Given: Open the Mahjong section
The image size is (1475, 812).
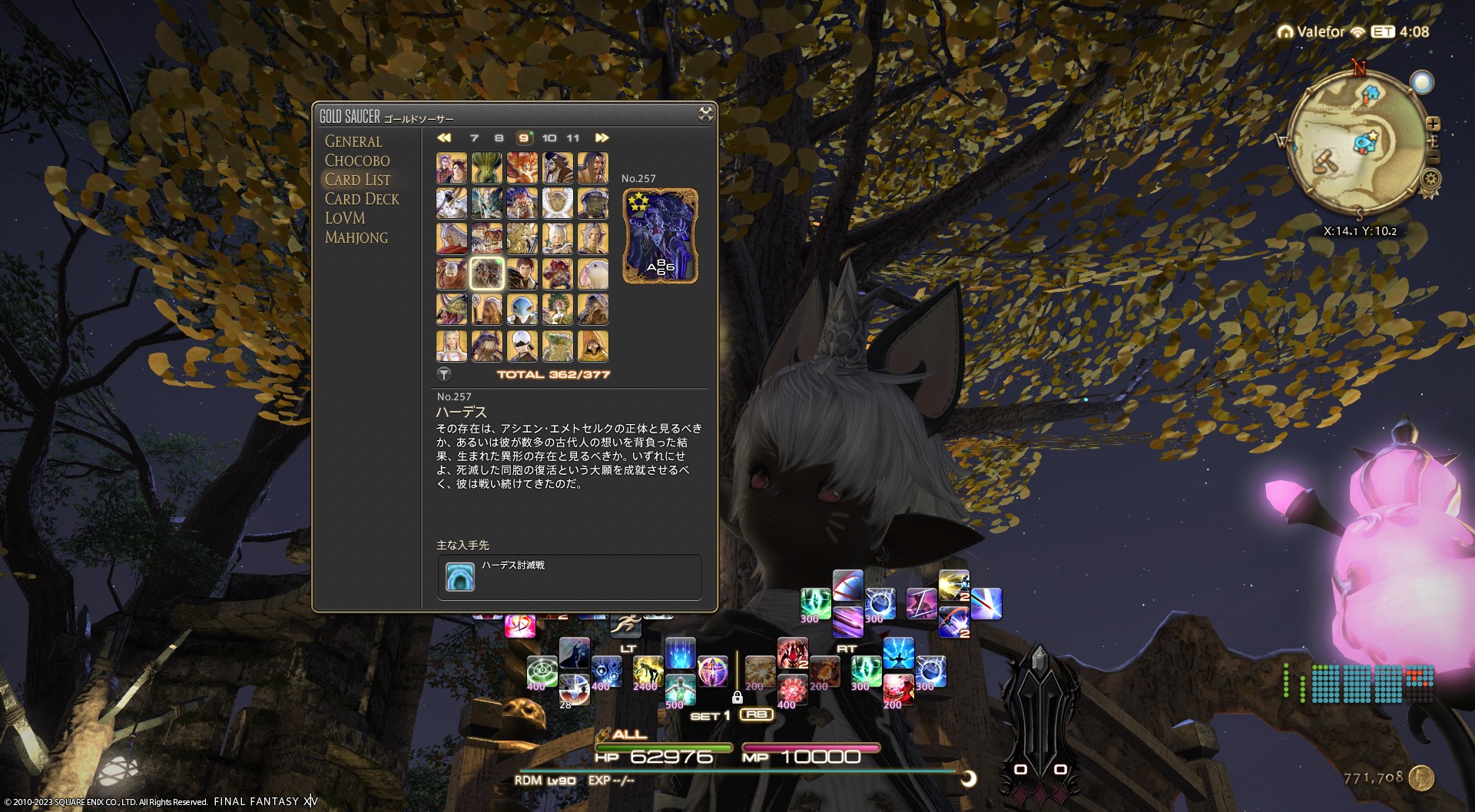Looking at the screenshot, I should point(356,237).
